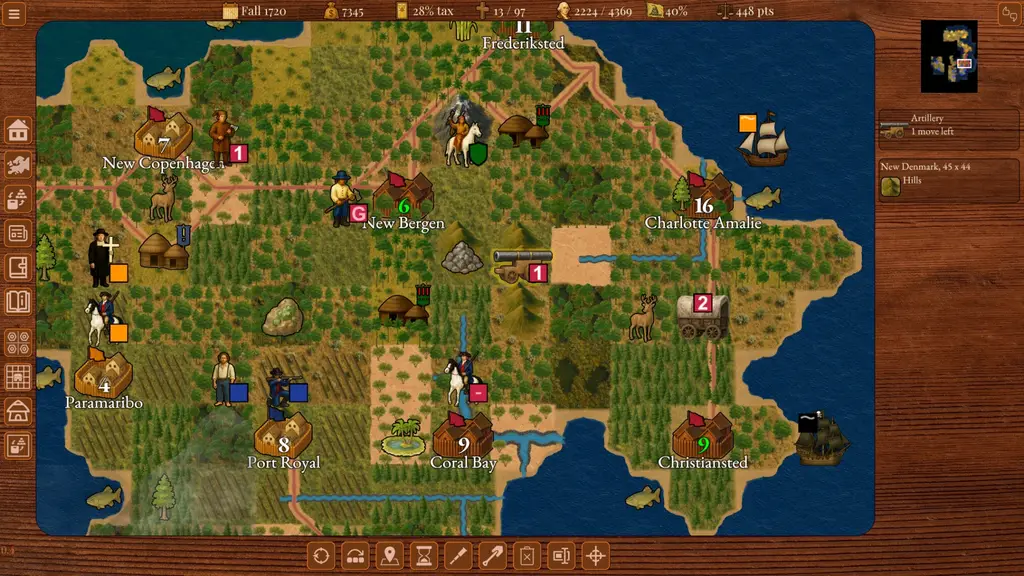
Task: Open the hamburger menu button
Action: (x=15, y=12)
